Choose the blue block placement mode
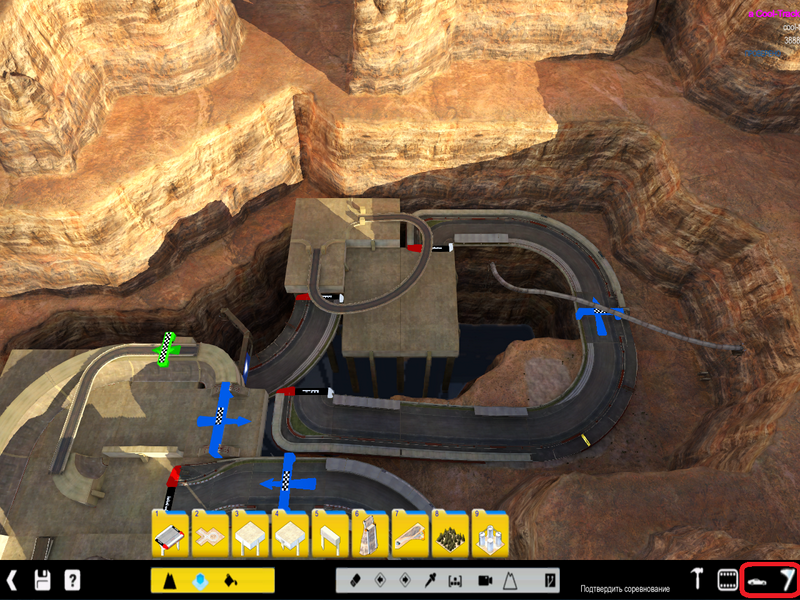The image size is (800, 600). pos(201,580)
